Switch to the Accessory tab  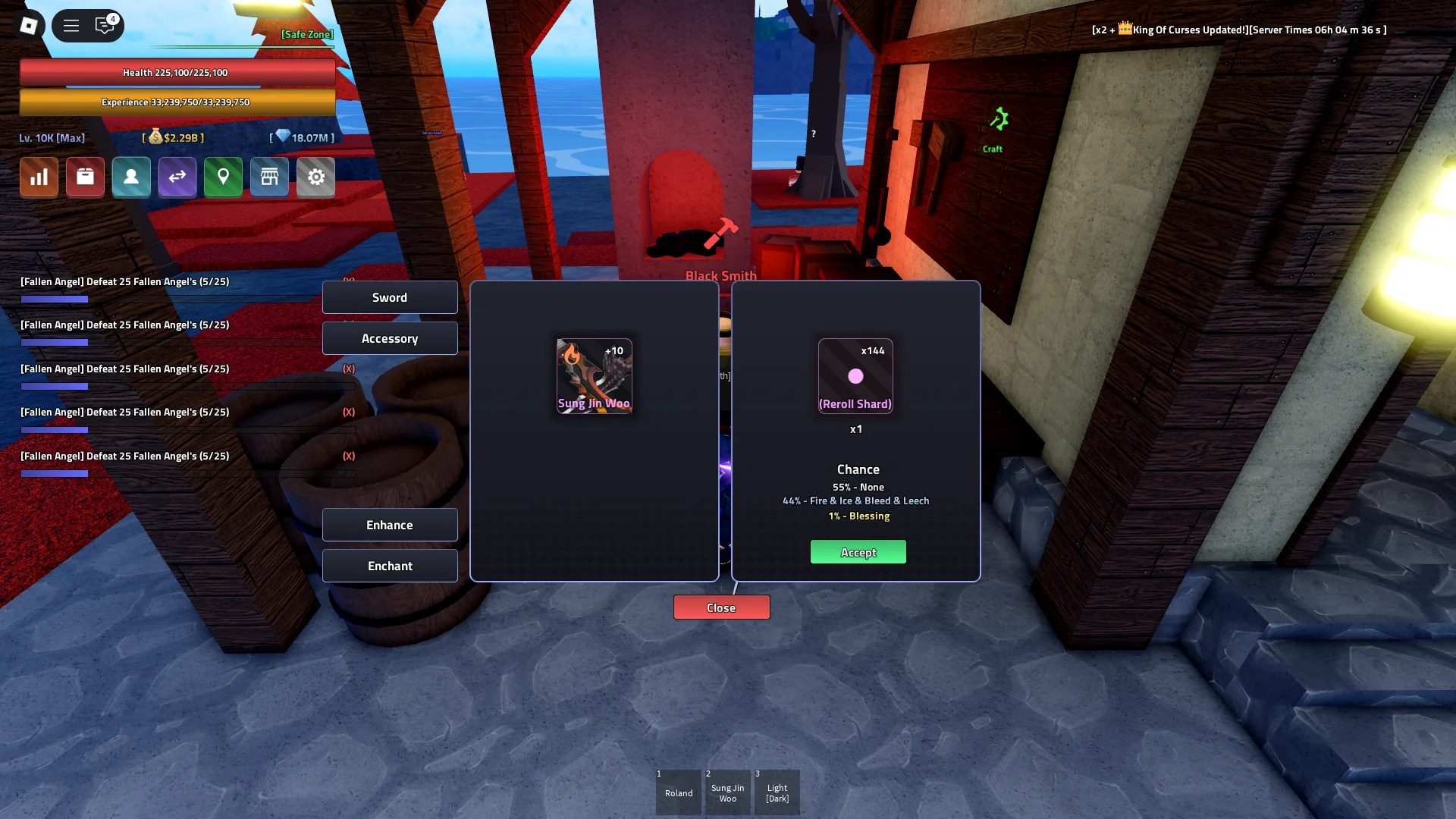[x=390, y=338]
